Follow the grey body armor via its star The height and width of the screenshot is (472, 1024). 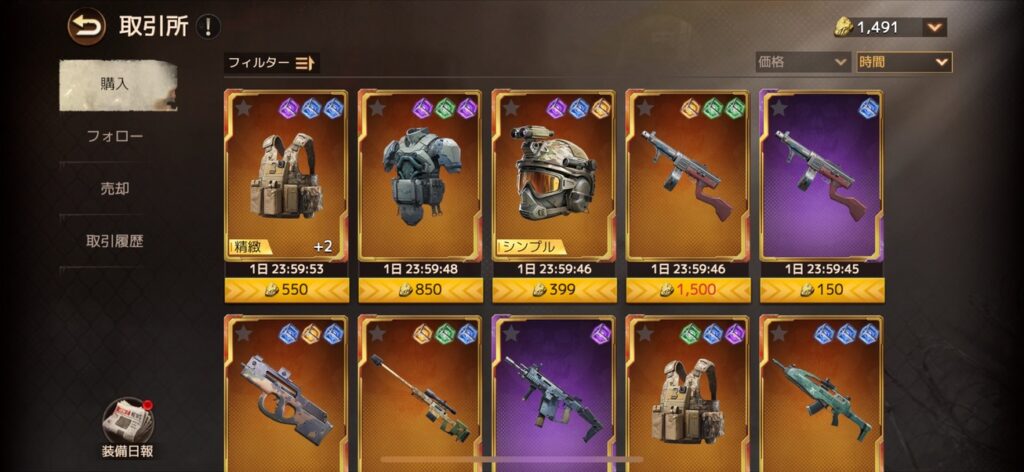[x=377, y=108]
